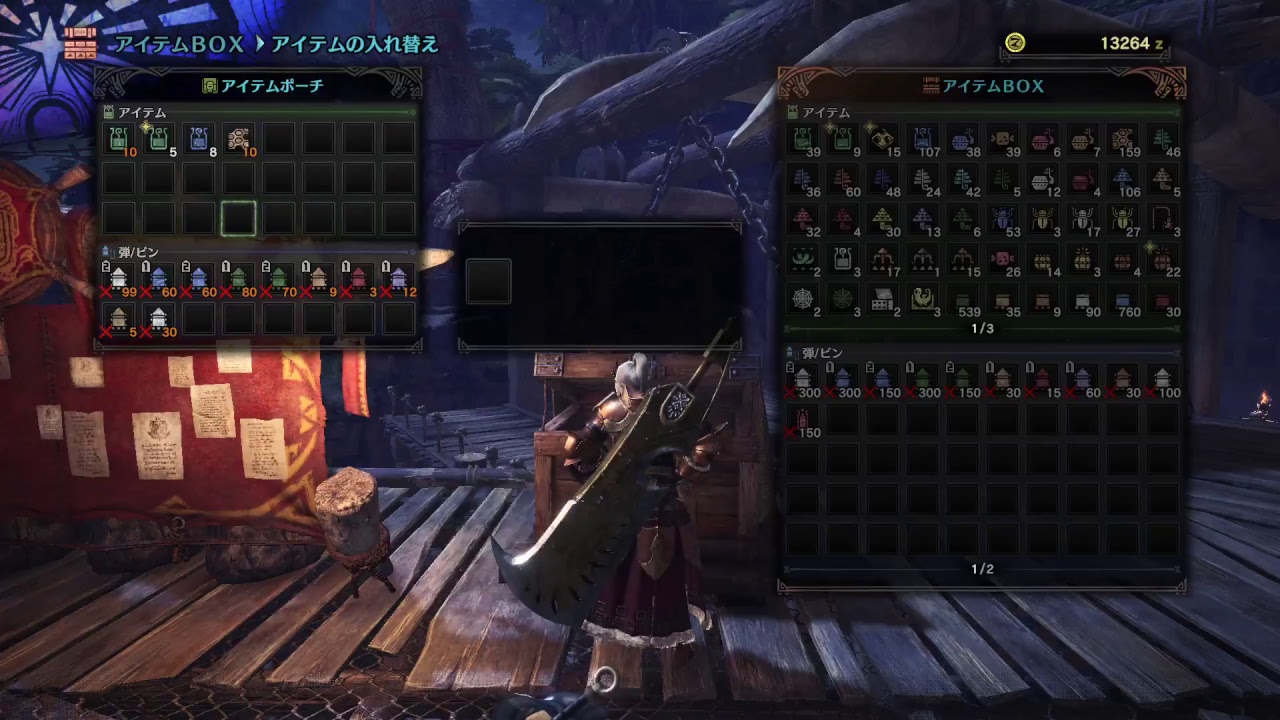The image size is (1280, 720).
Task: Select the blue beetle stack of 53
Action: coord(1003,218)
